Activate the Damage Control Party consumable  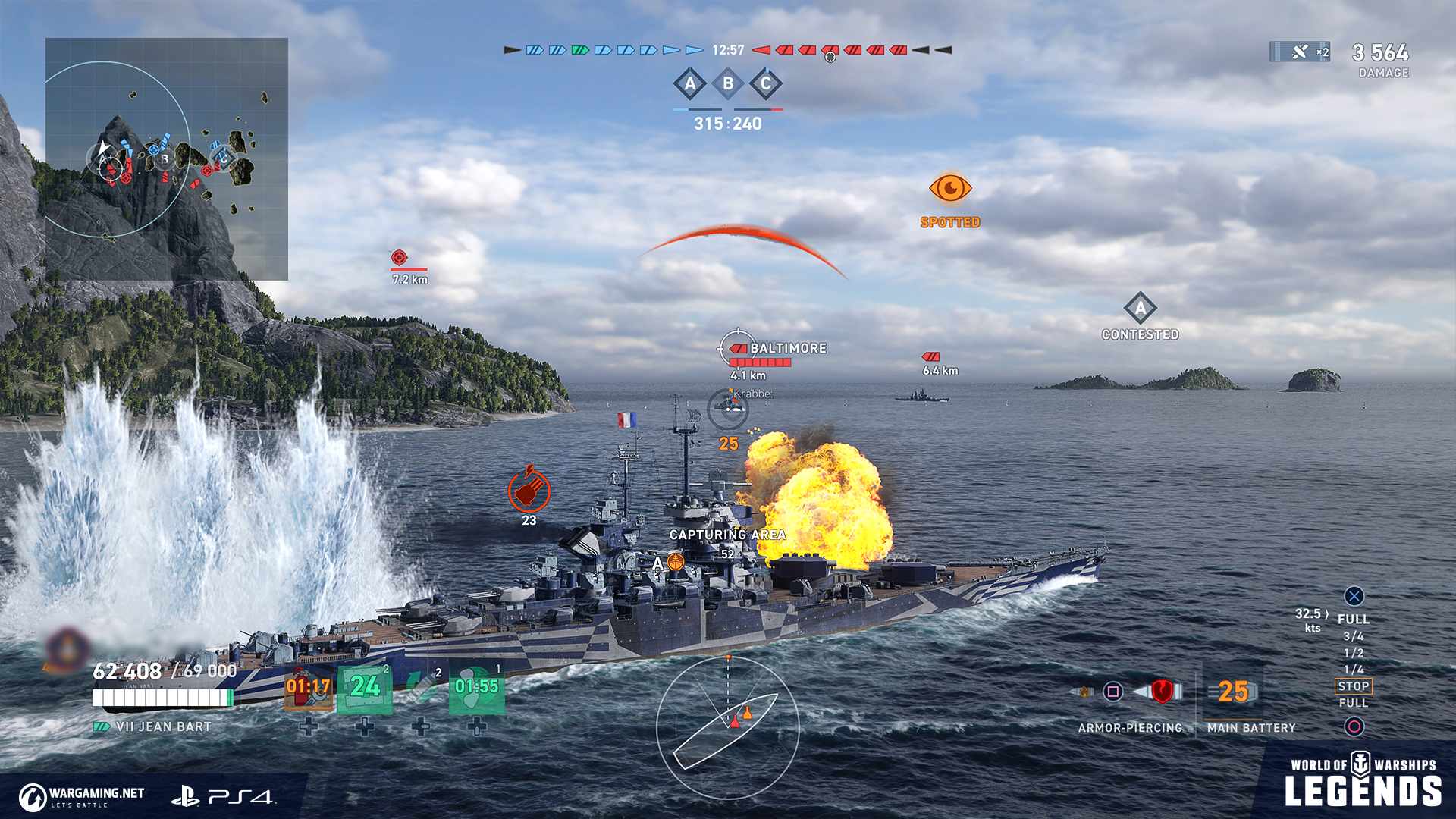(309, 689)
